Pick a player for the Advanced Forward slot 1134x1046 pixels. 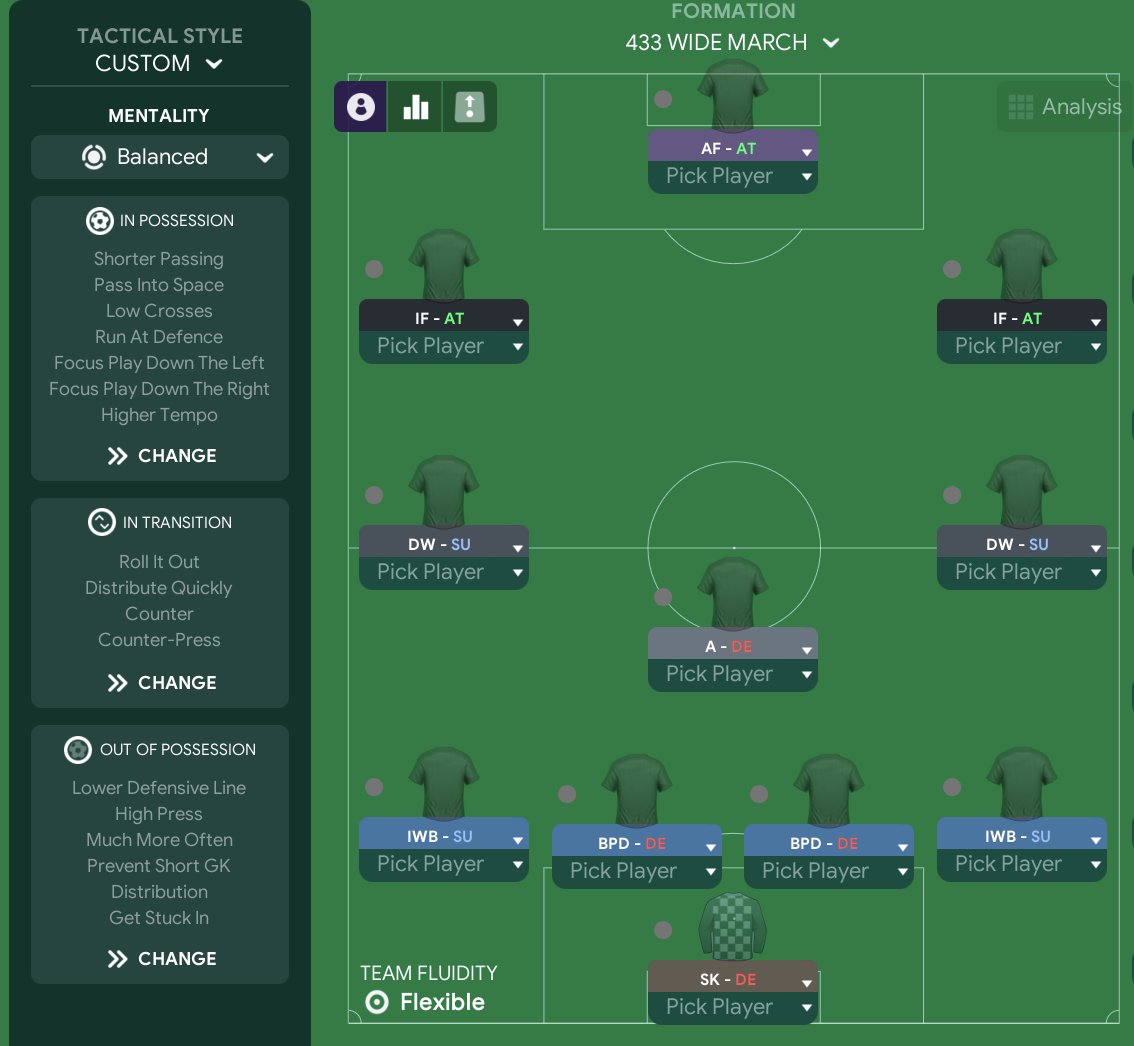(733, 177)
